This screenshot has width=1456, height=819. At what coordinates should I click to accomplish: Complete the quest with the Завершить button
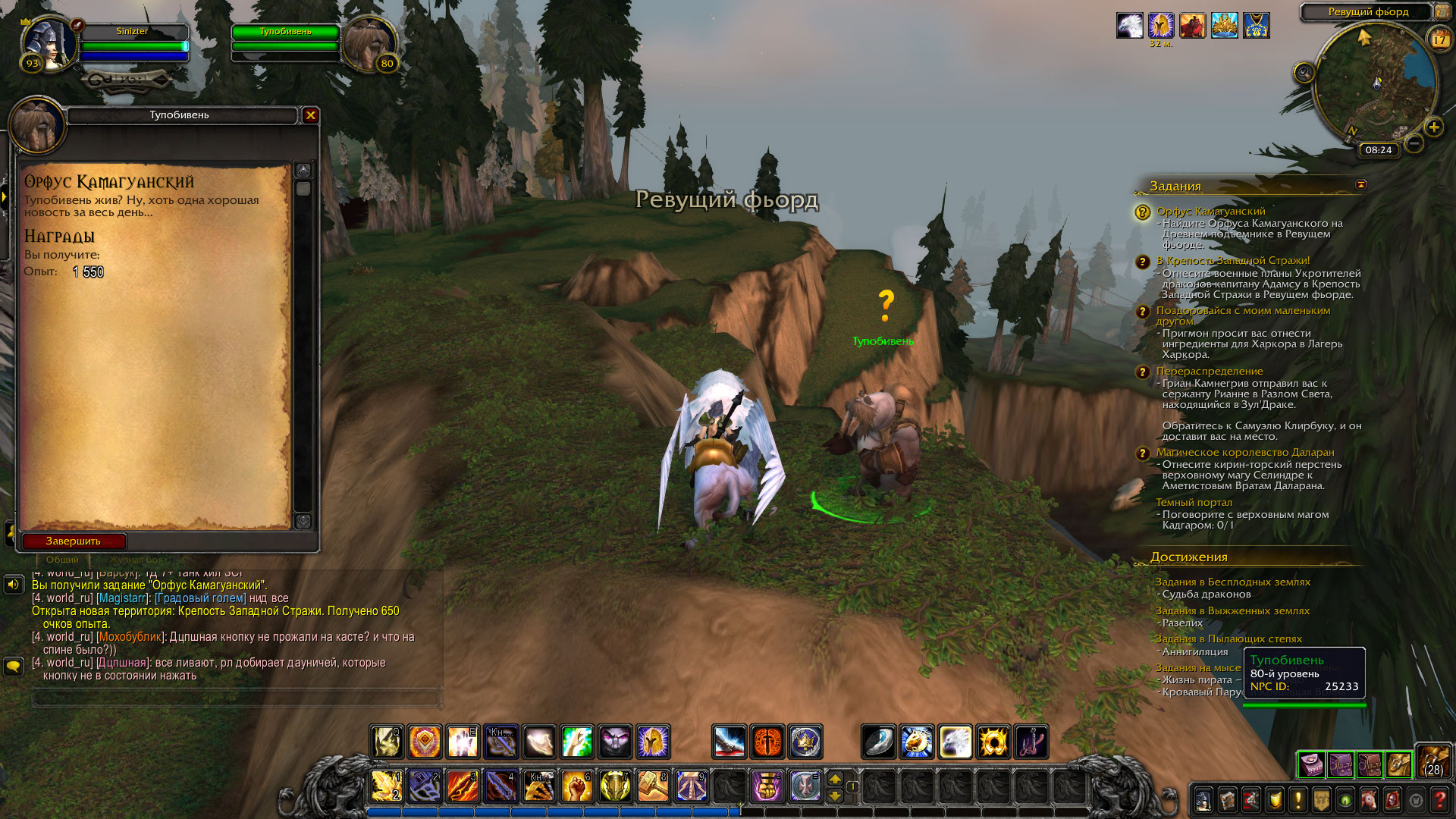pos(74,541)
